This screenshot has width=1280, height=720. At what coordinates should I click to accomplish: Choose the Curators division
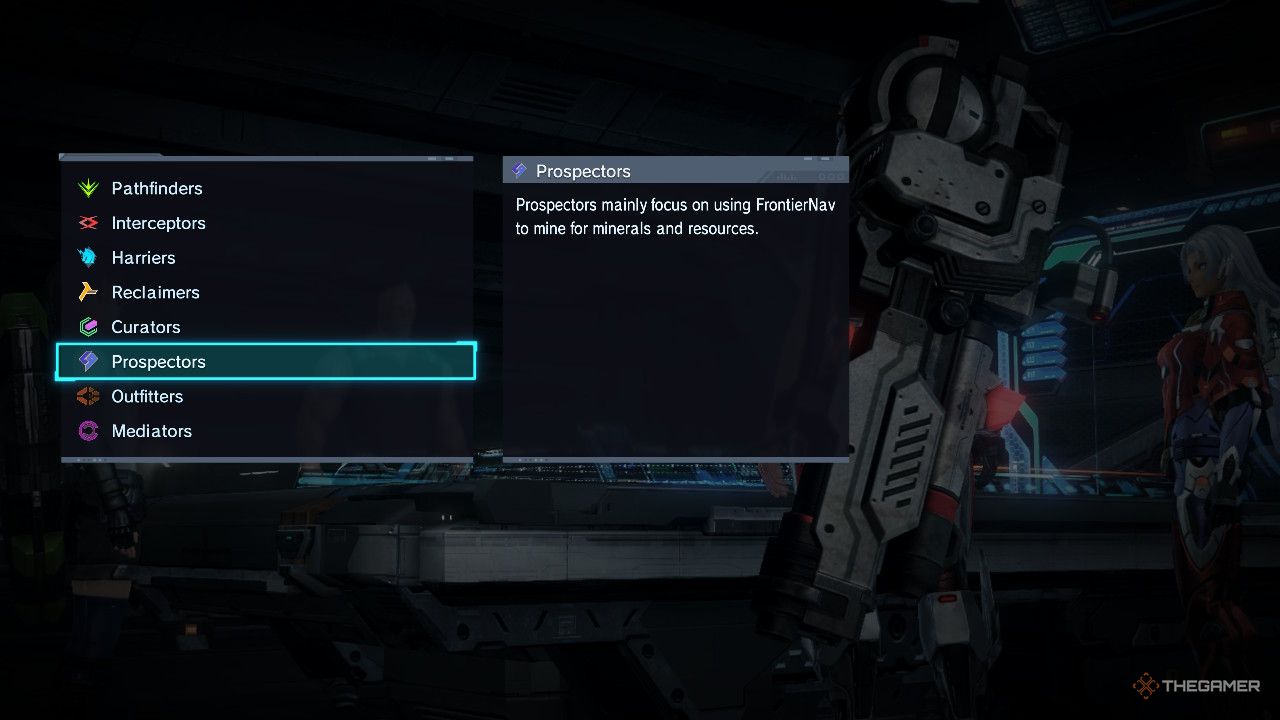[146, 327]
